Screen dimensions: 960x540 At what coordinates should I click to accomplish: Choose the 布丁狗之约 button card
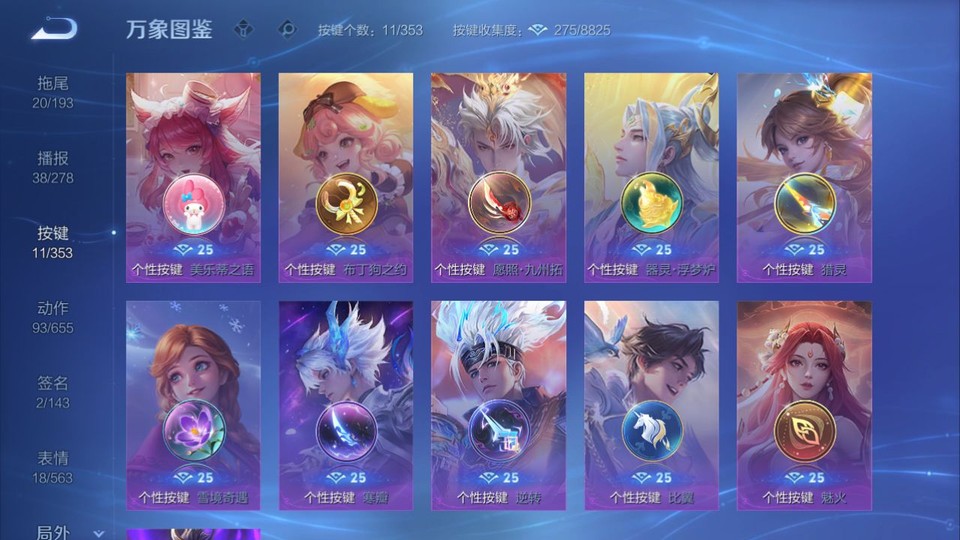(346, 178)
